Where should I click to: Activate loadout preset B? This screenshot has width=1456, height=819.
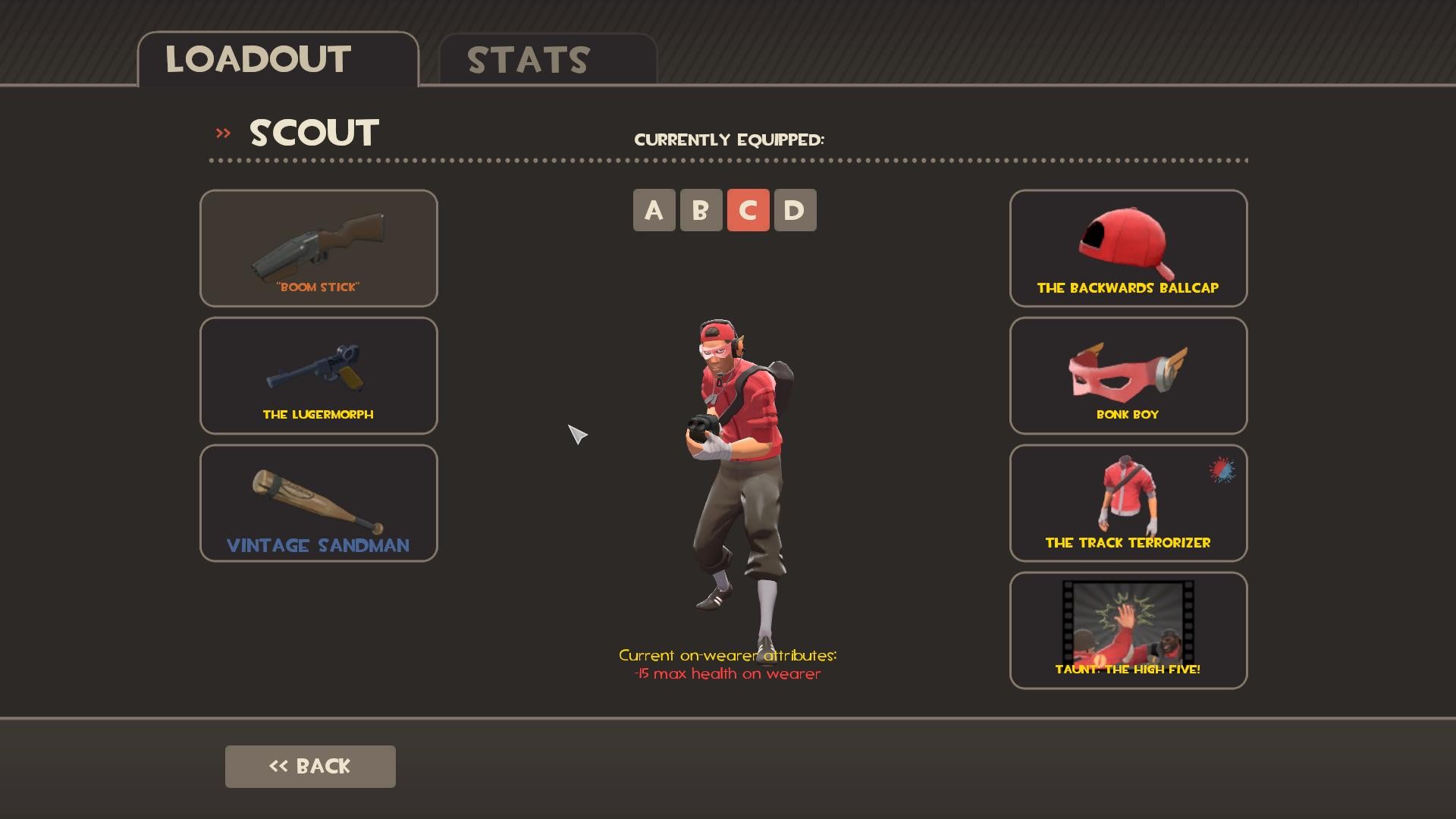[701, 210]
